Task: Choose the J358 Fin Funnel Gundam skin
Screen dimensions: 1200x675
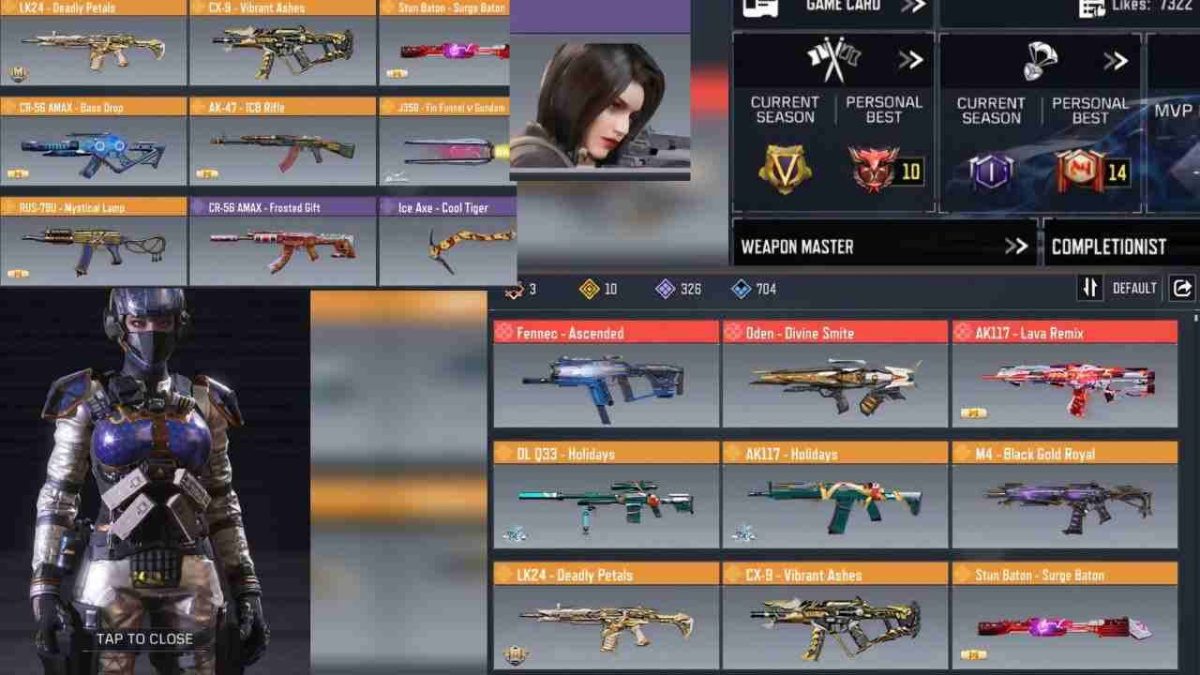Action: click(x=448, y=142)
